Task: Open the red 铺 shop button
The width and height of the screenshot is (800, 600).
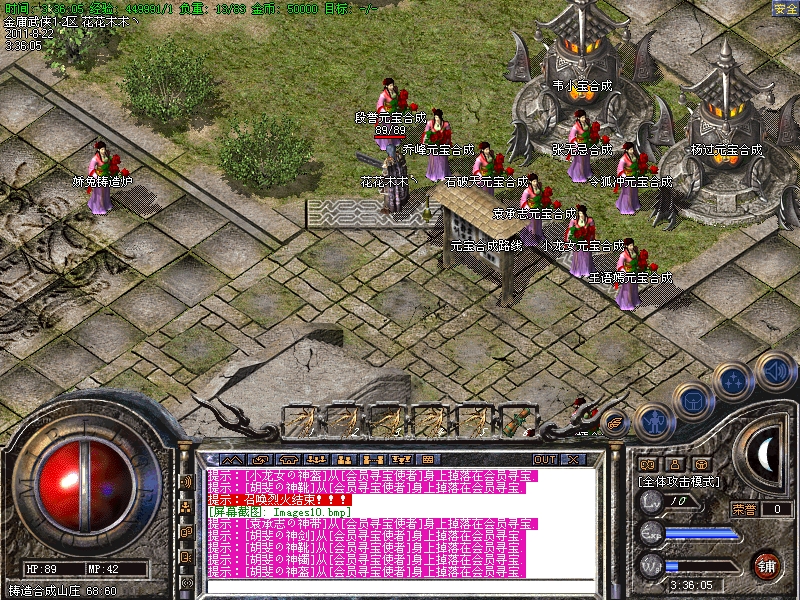Action: tap(767, 565)
